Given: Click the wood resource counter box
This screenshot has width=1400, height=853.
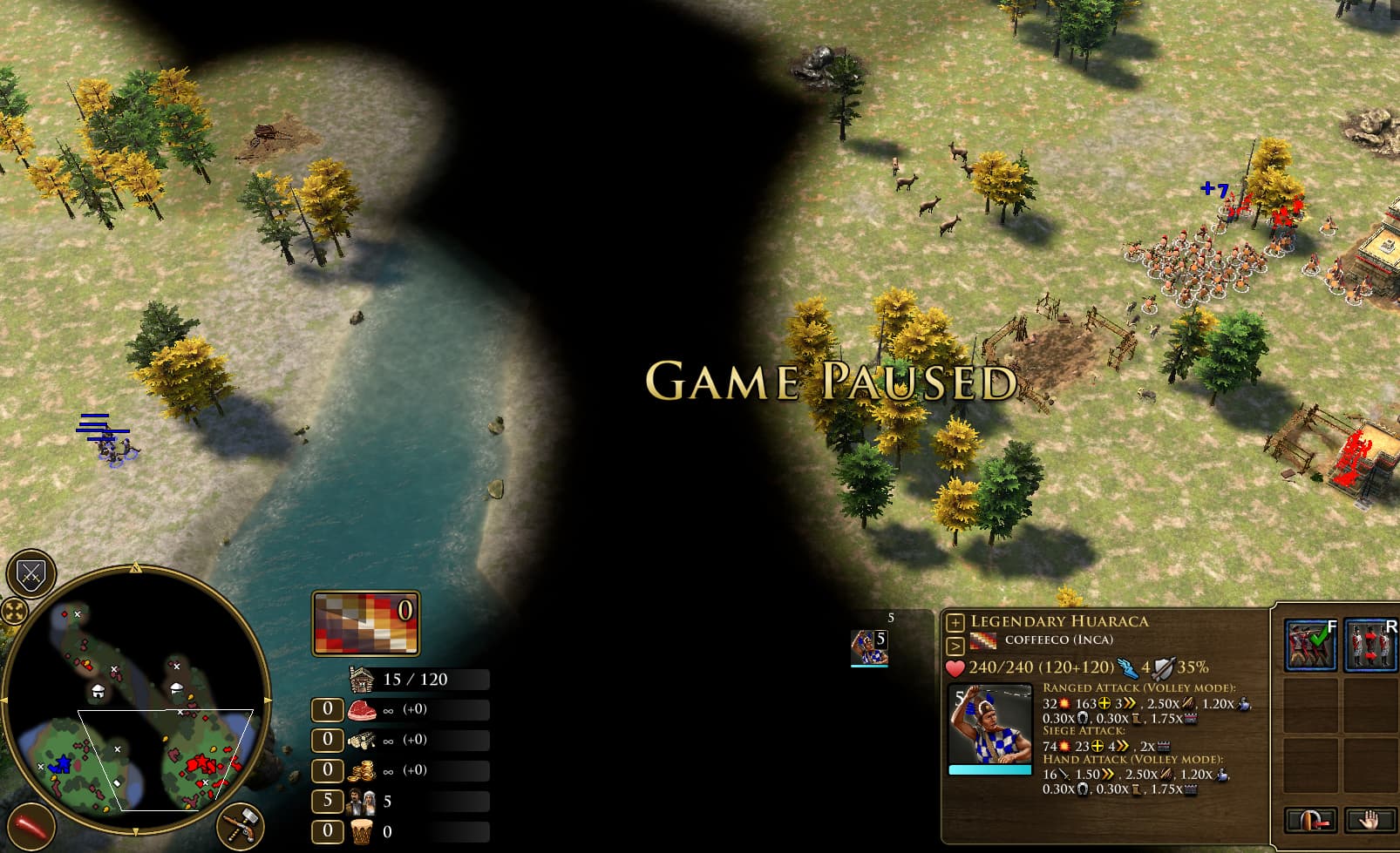Looking at the screenshot, I should (x=327, y=740).
